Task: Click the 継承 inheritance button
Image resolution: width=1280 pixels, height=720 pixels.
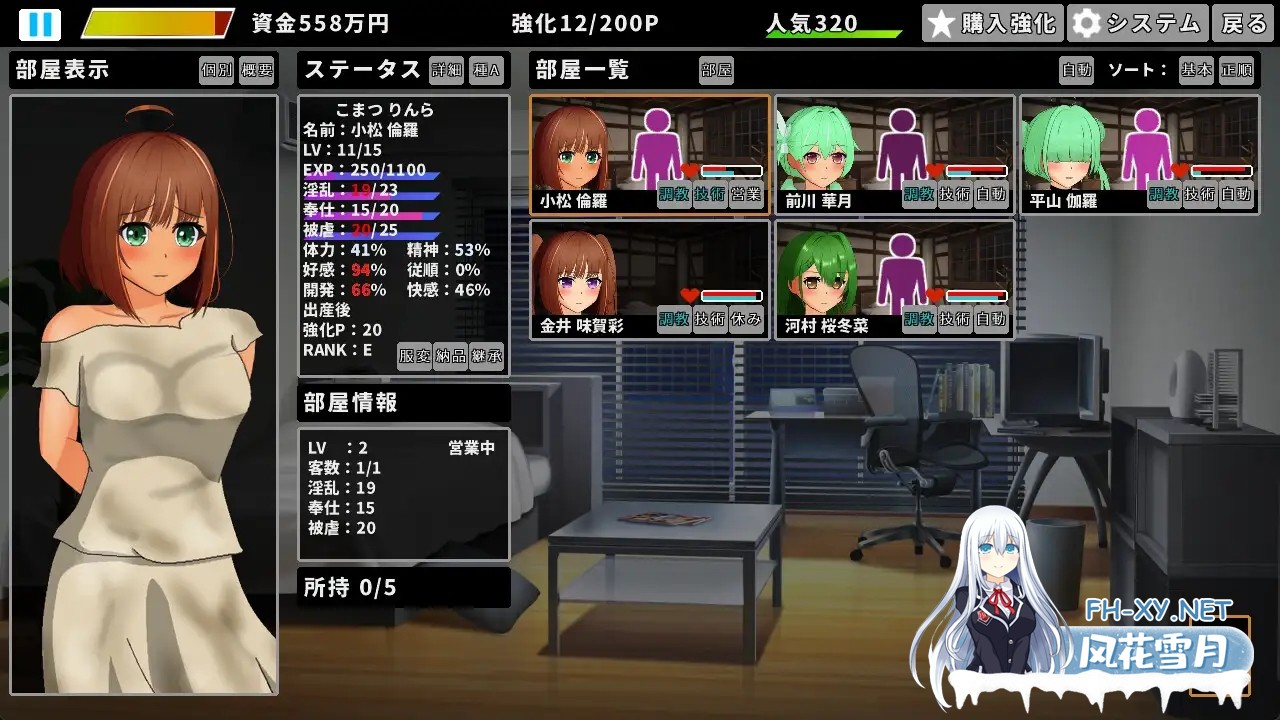Action: (489, 357)
